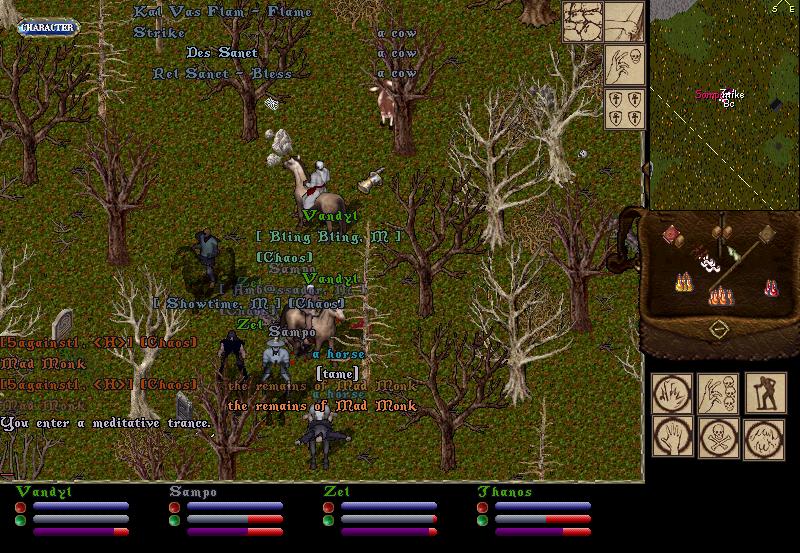
Task: Minimize the backpack using its clasp
Action: coord(718,329)
